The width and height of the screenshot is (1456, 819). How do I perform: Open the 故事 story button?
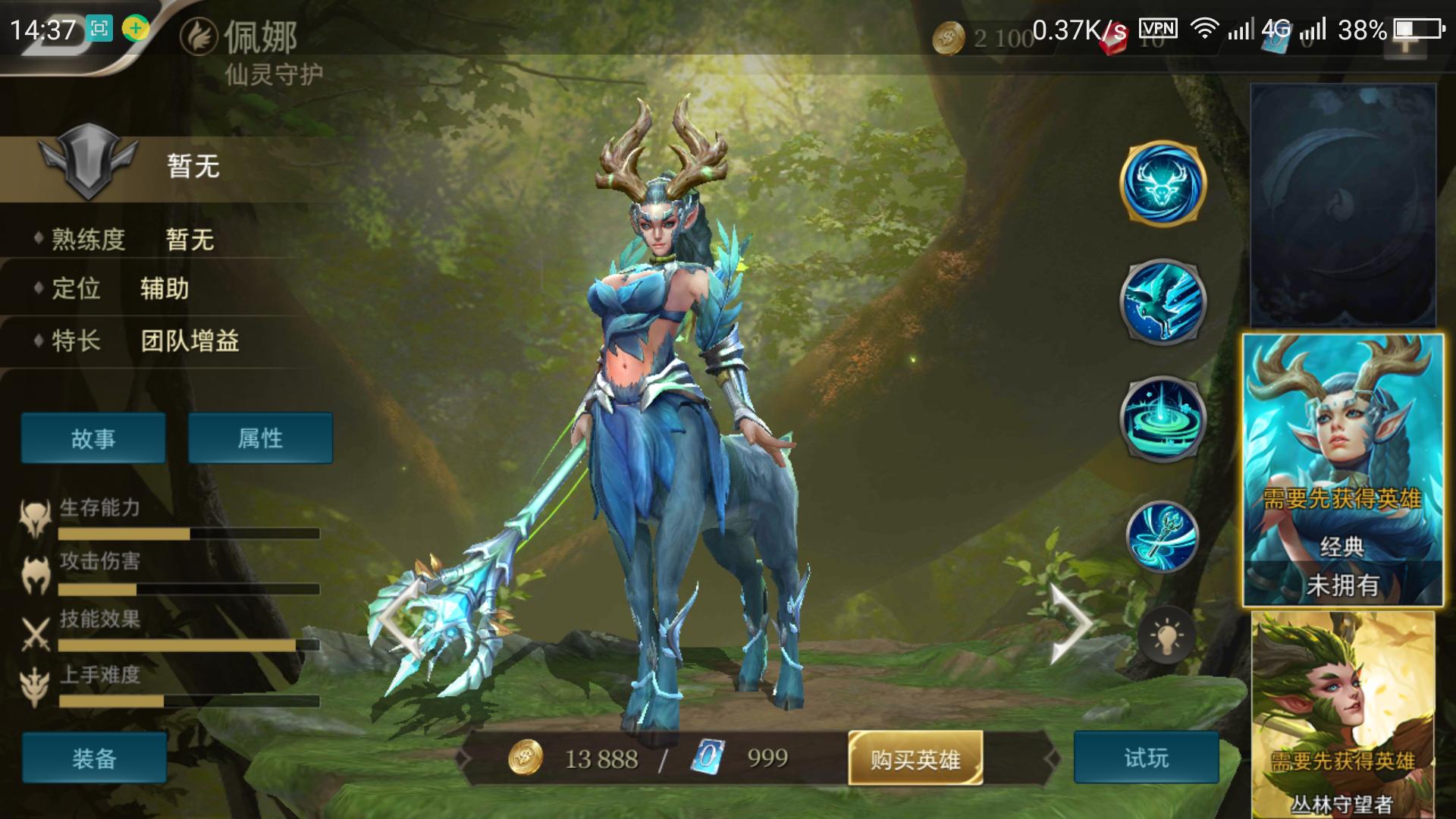pyautogui.click(x=93, y=438)
